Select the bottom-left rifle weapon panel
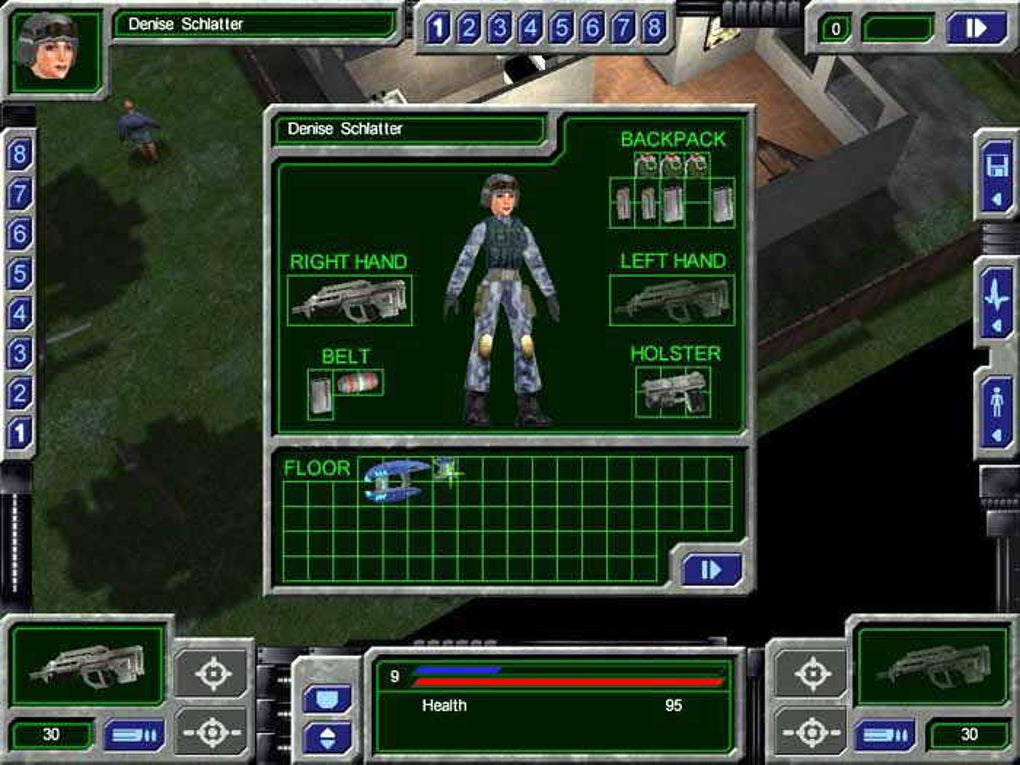Image resolution: width=1020 pixels, height=765 pixels. pos(86,663)
